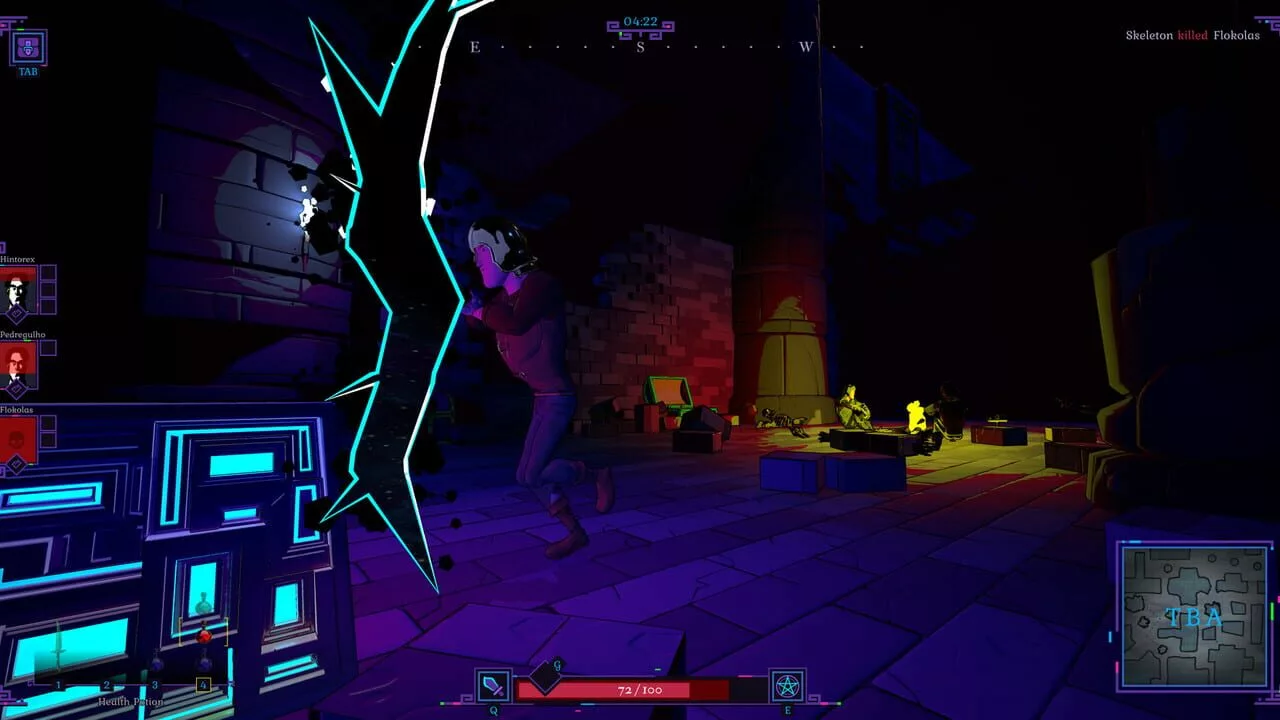This screenshot has width=1280, height=720.
Task: Select Pedregulho's party portrait
Action: [x=18, y=365]
